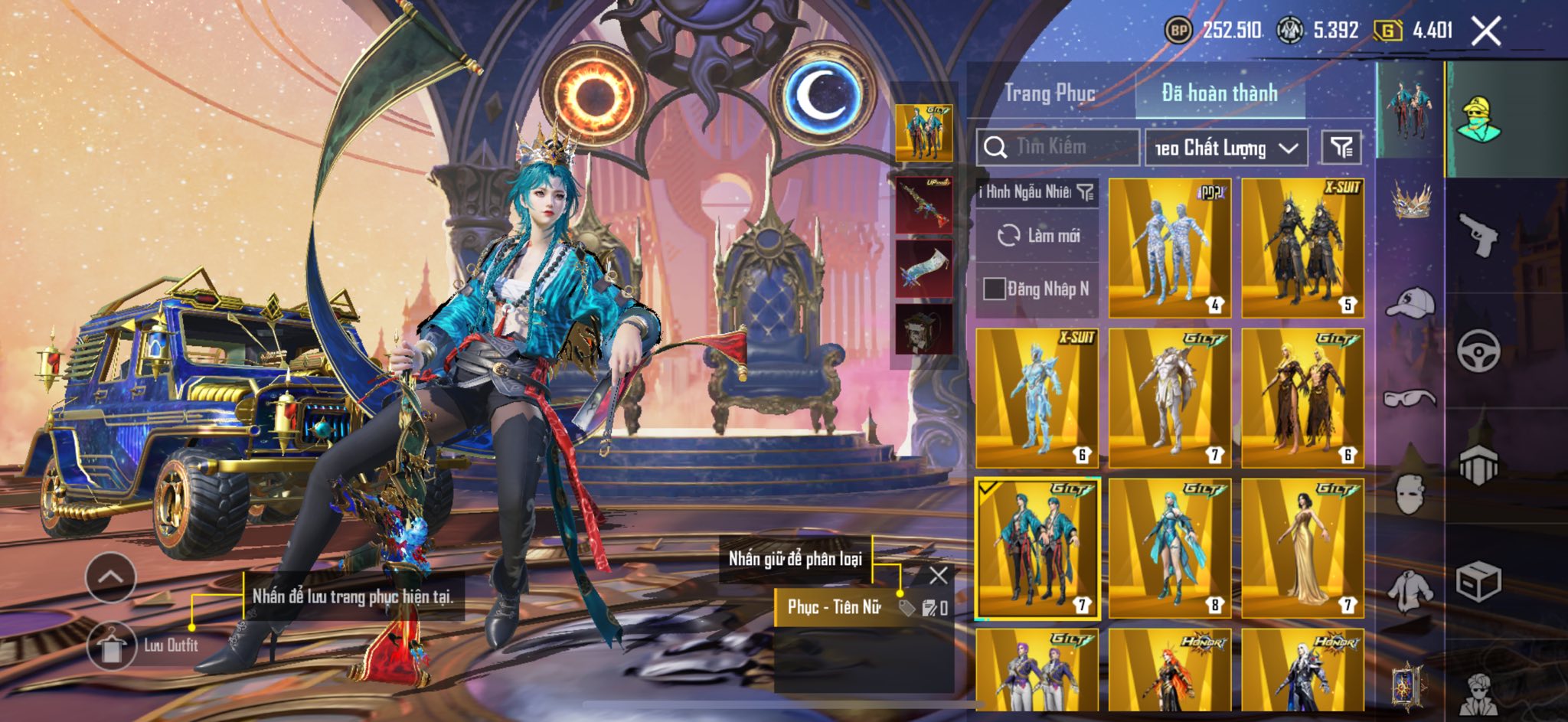The width and height of the screenshot is (1568, 722).
Task: Select the black armored X-SUIT outfit
Action: (1302, 248)
